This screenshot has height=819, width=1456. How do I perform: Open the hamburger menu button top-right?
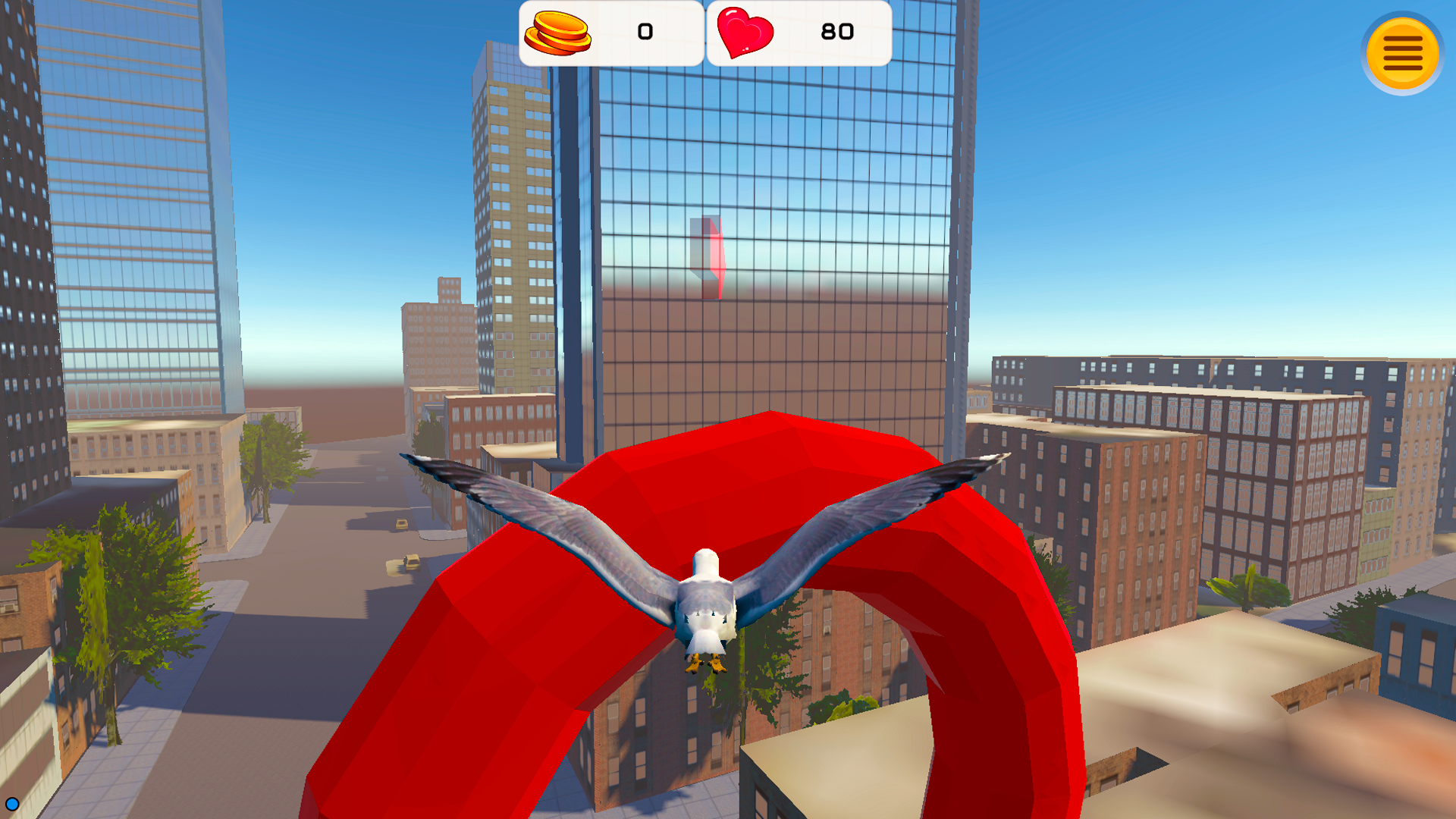(1402, 52)
